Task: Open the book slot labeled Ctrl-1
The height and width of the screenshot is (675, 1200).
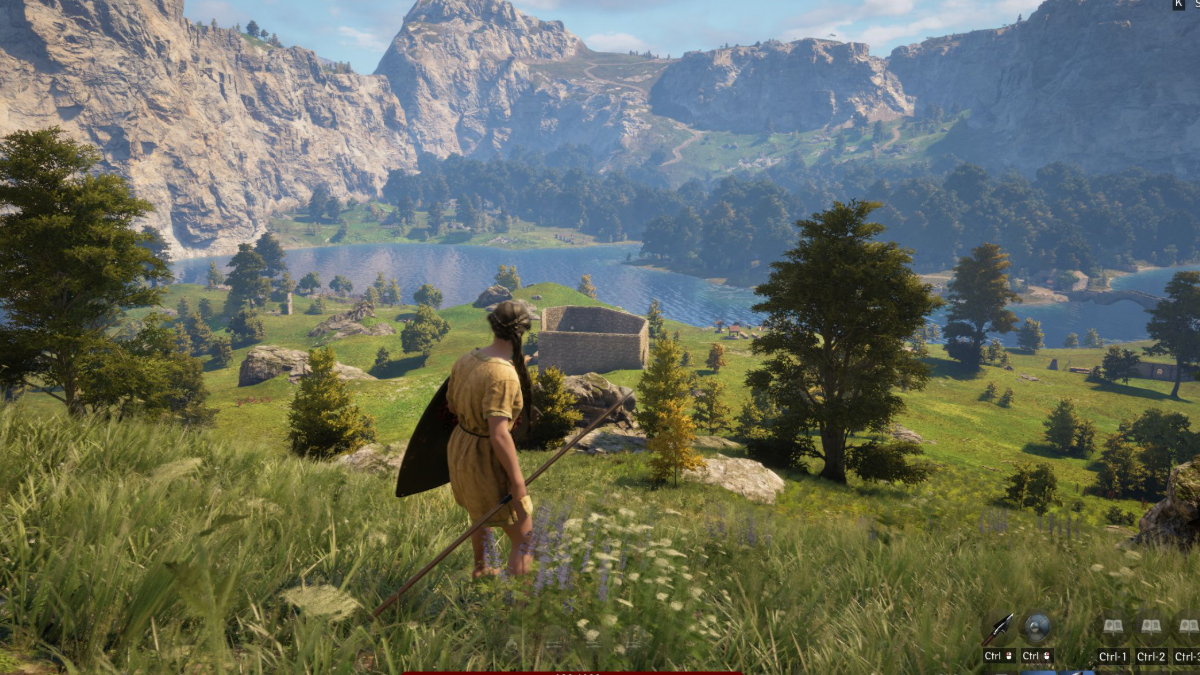Action: point(1112,628)
